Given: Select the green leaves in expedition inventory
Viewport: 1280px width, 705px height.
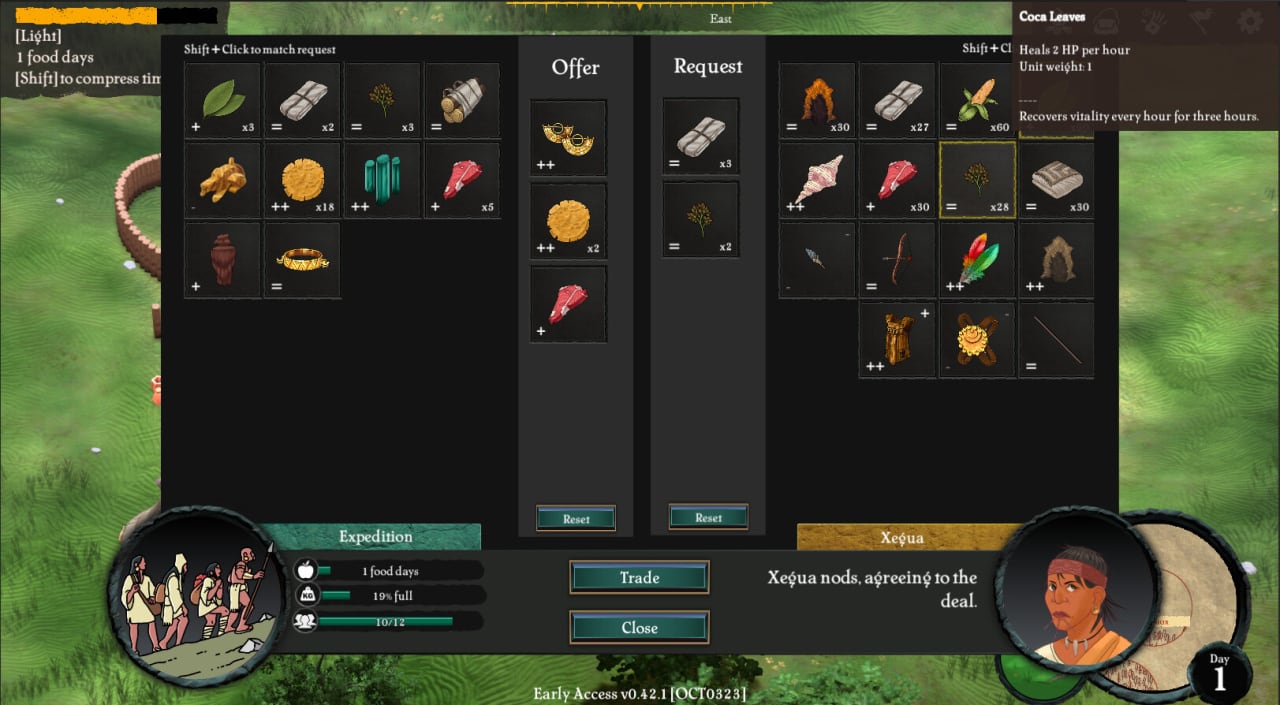Looking at the screenshot, I should tap(222, 100).
